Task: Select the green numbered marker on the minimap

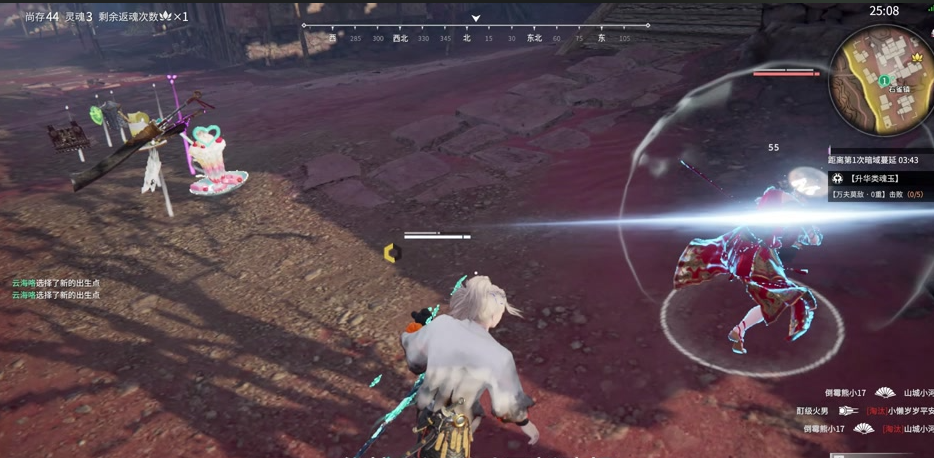Action: click(x=884, y=81)
